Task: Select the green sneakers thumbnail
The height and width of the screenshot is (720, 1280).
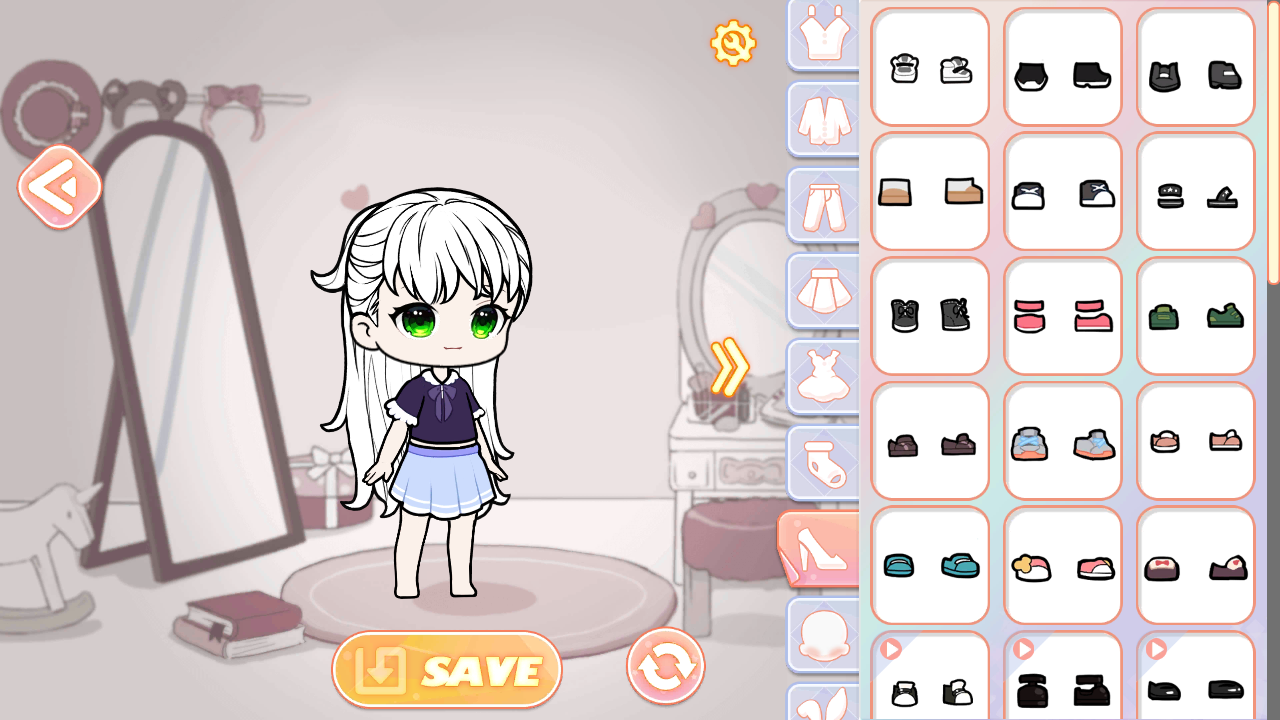Action: [x=1196, y=316]
